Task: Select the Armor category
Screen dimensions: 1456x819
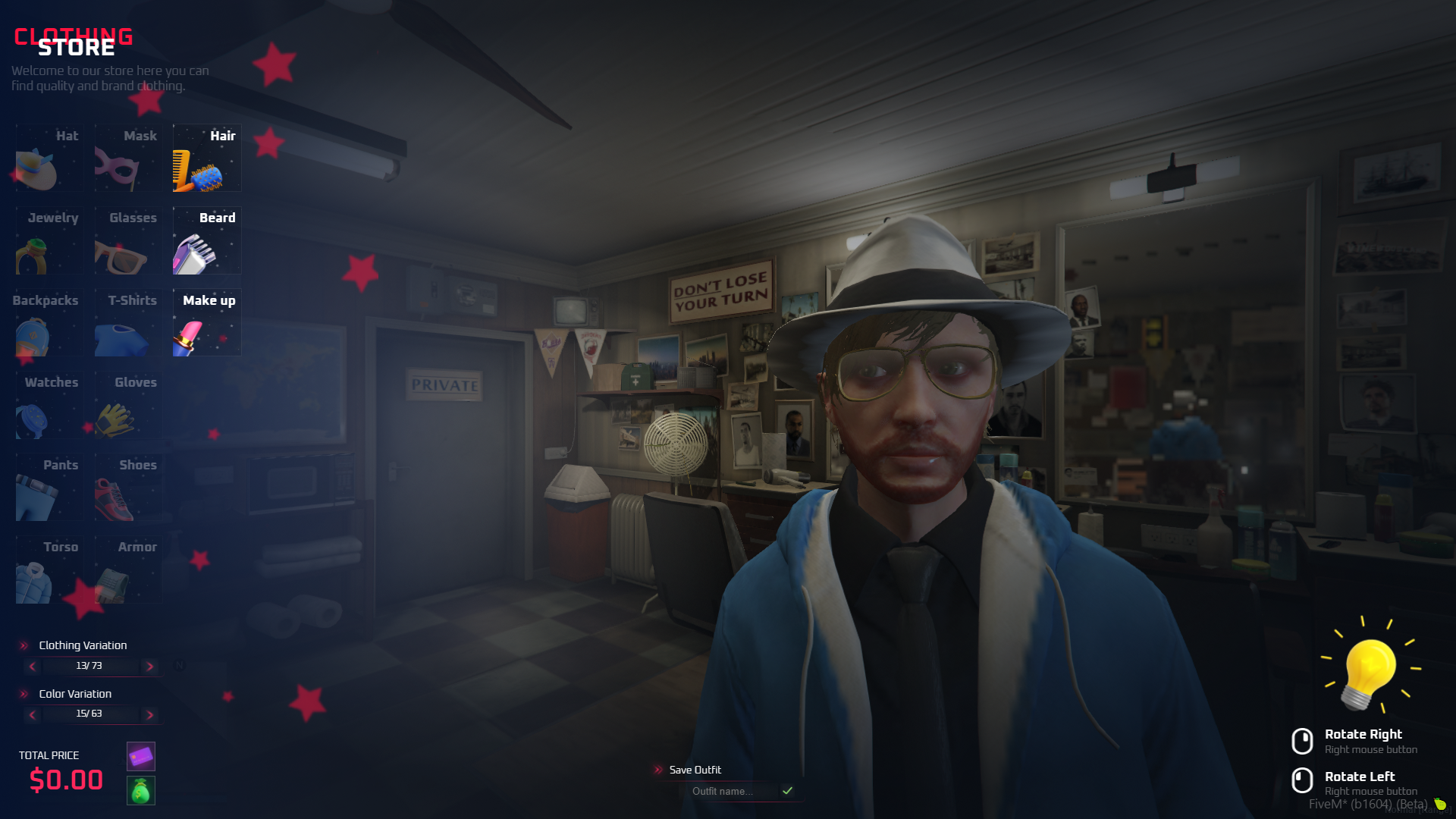Action: tap(128, 570)
